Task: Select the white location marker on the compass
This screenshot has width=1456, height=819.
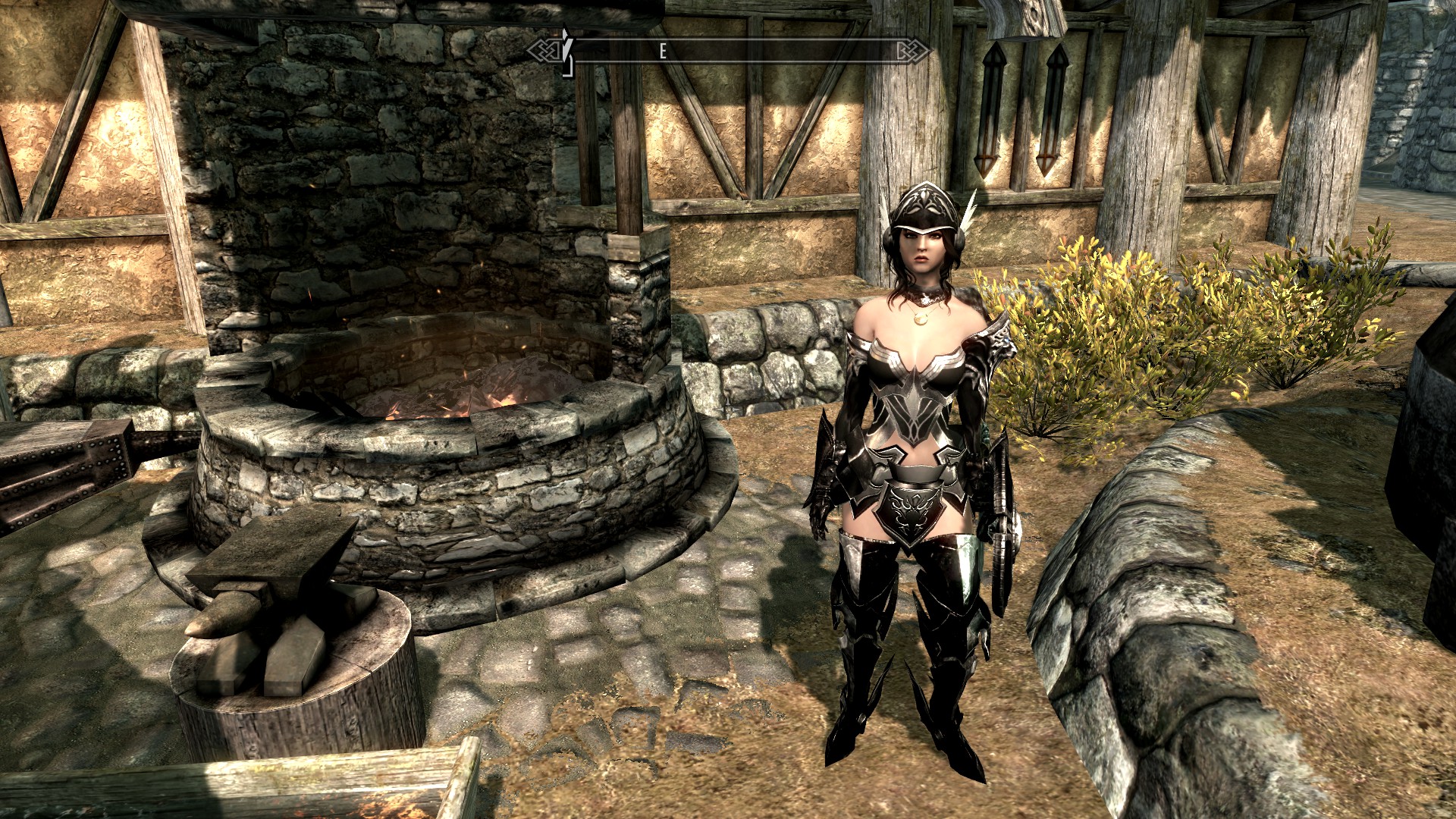Action: point(566,50)
